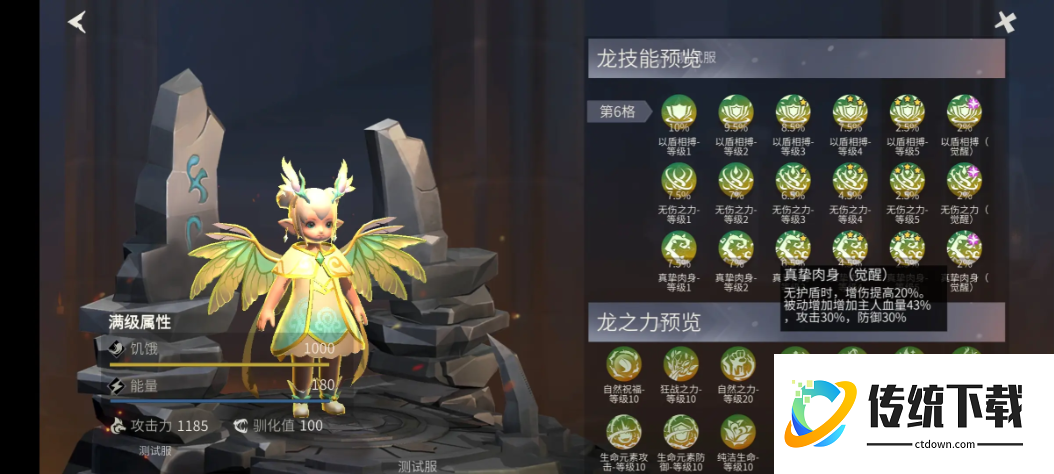Select 无伤之力 (觉醒) awakened skill icon
The height and width of the screenshot is (474, 1054).
click(x=964, y=181)
